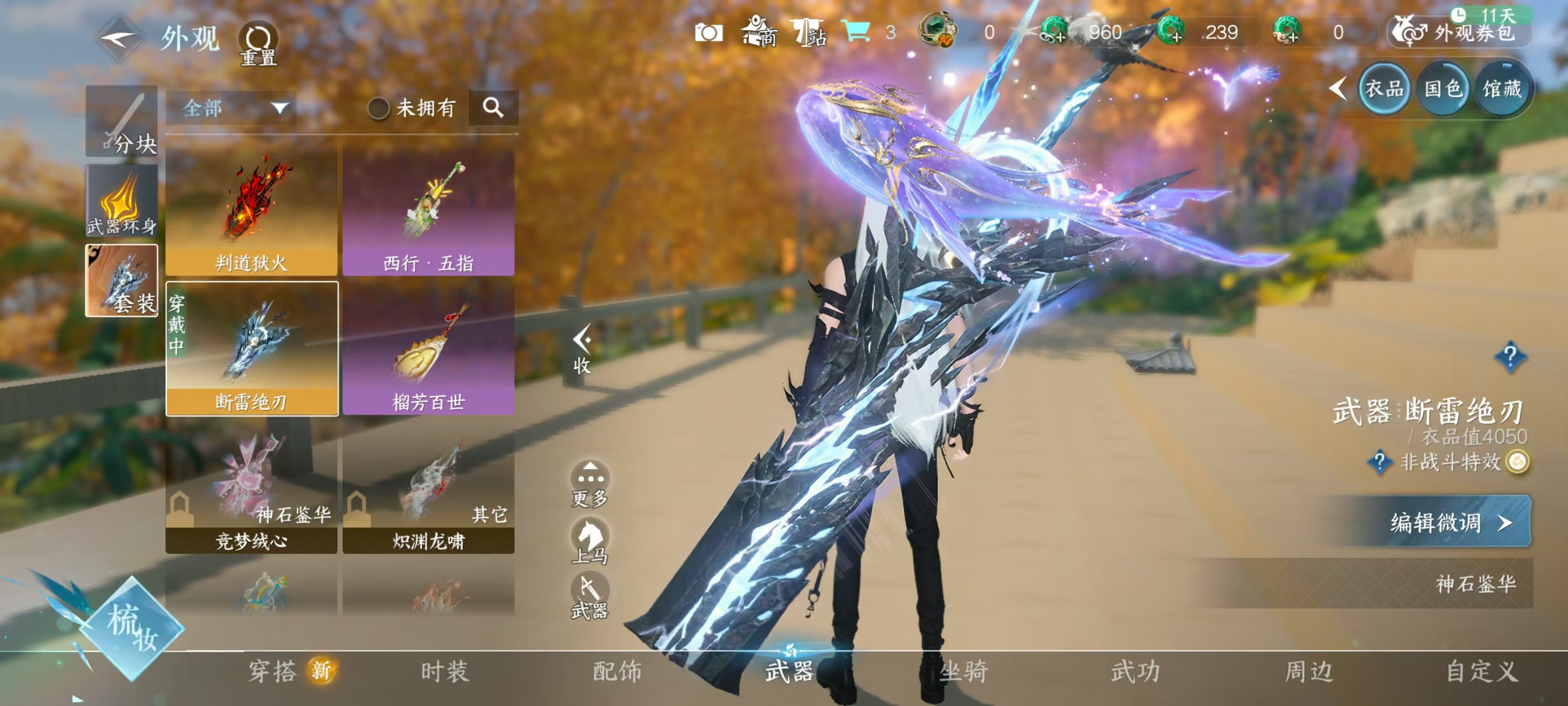Open the 坐骑 mount tab

tap(963, 671)
